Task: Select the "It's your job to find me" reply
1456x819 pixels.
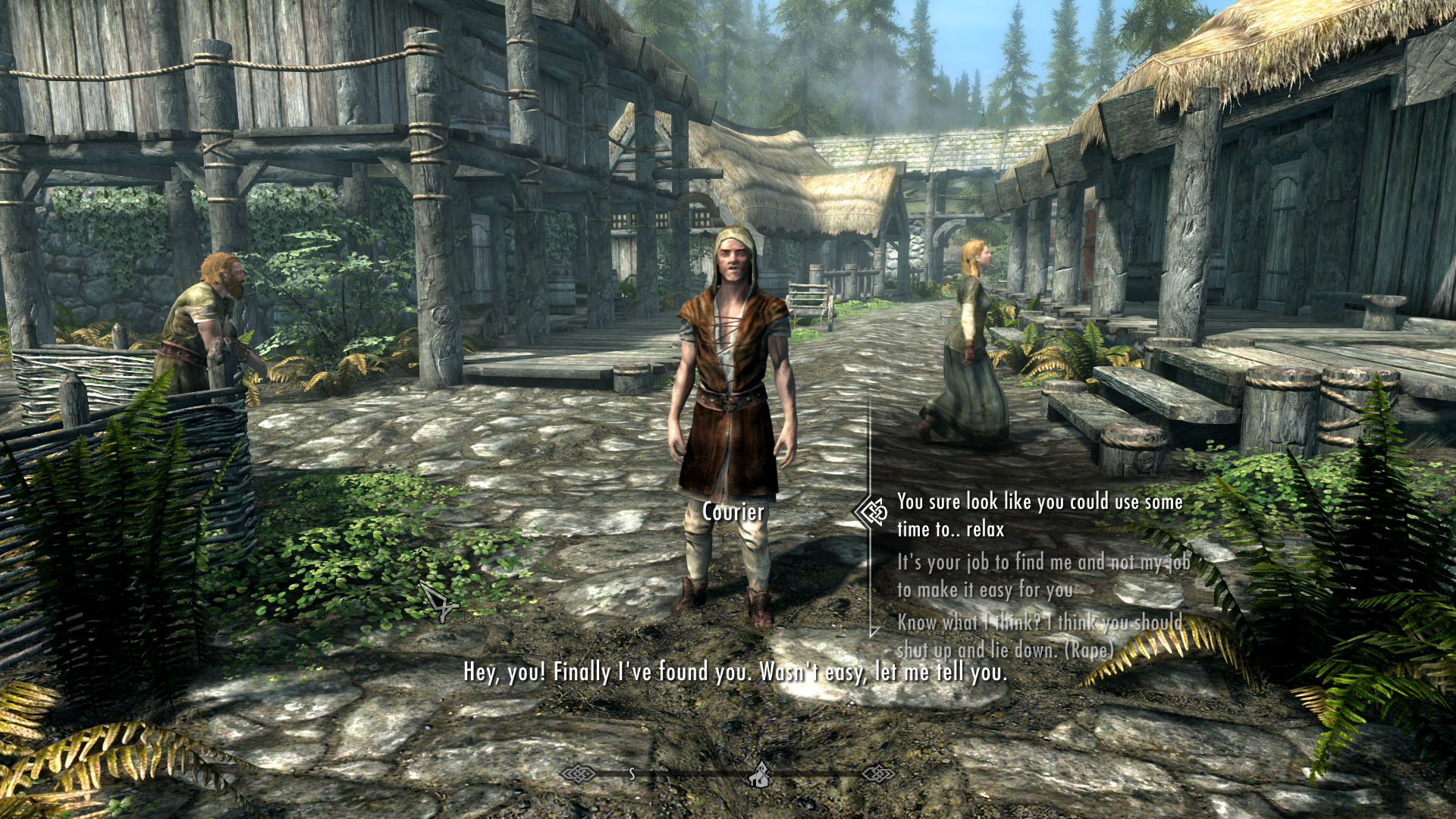Action: click(x=1042, y=576)
